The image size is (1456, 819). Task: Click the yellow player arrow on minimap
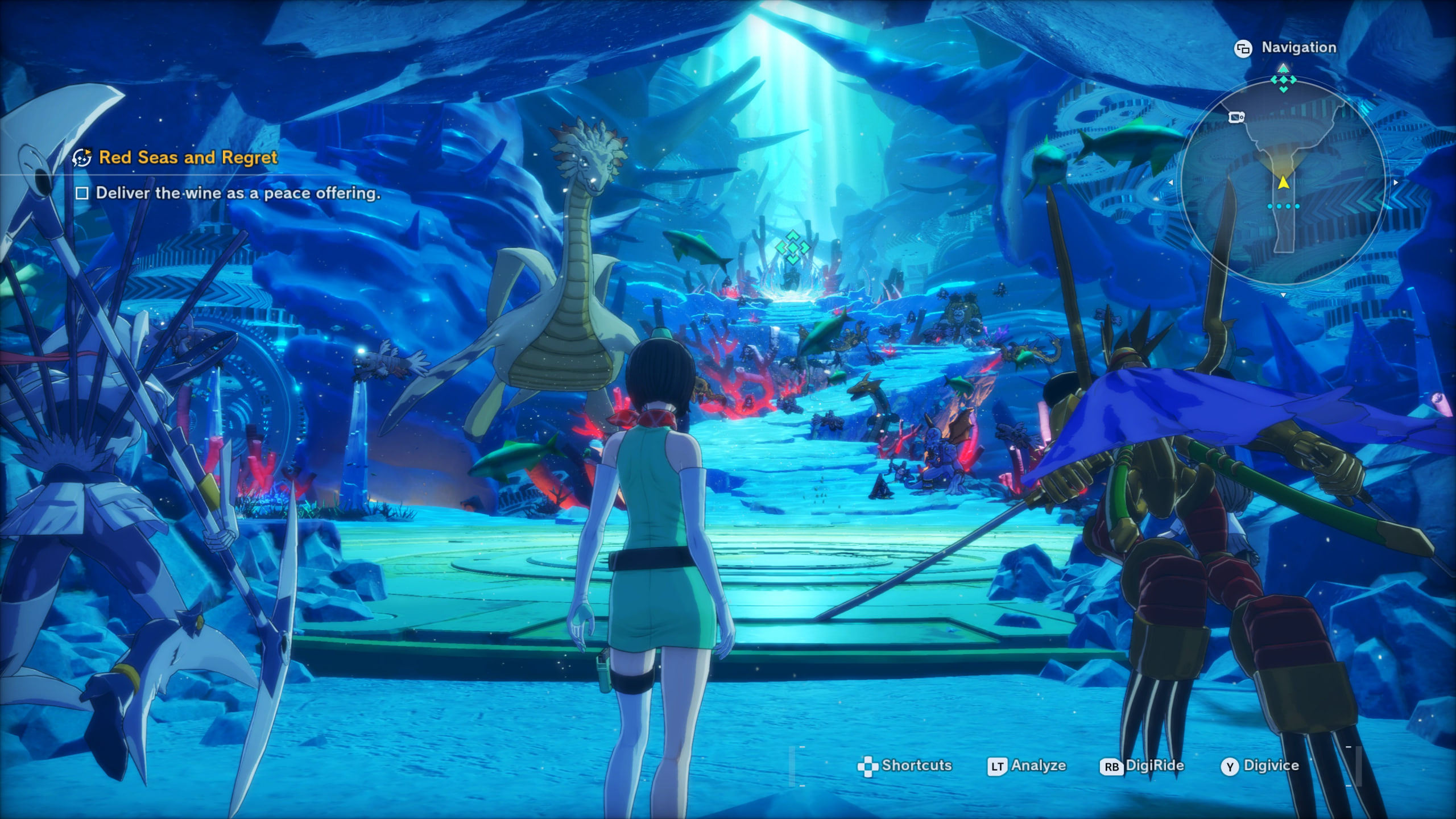tap(1283, 183)
